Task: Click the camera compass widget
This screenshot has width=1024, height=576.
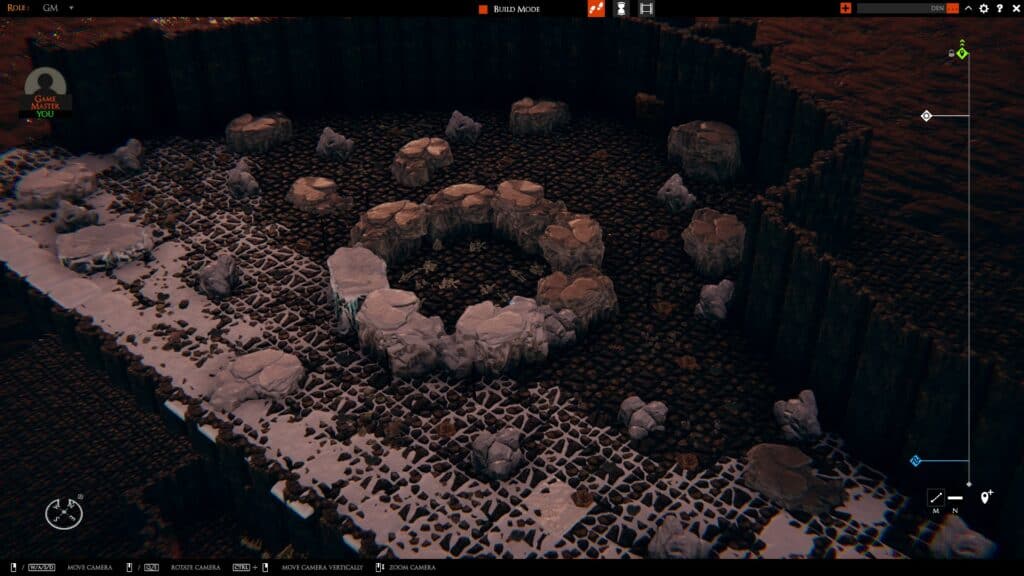Action: (63, 513)
